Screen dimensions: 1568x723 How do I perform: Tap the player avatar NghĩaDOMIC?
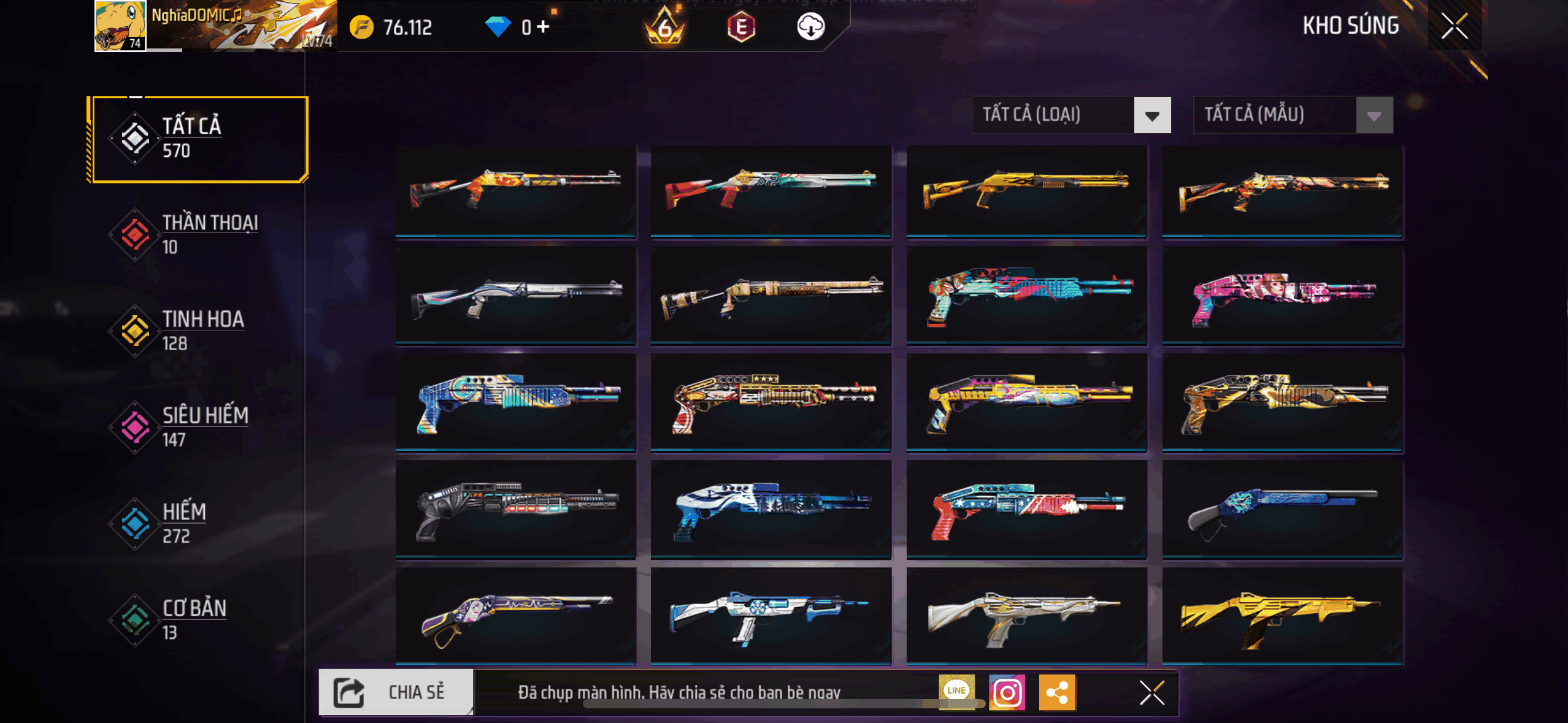(120, 26)
